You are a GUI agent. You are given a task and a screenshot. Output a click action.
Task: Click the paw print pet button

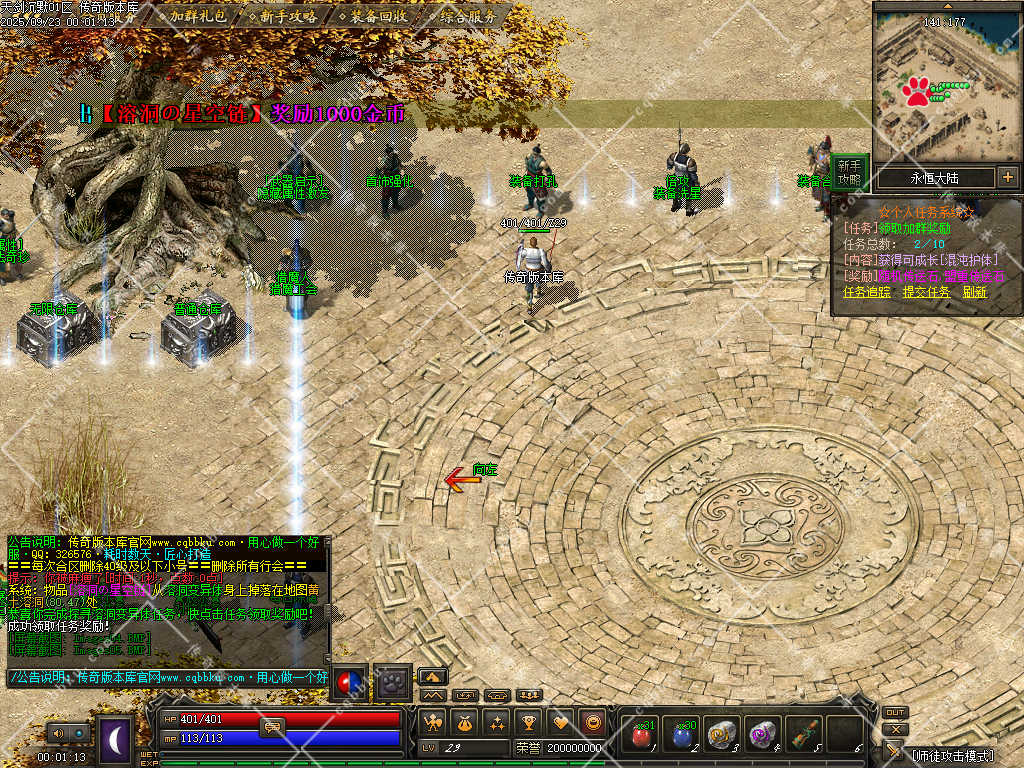[393, 682]
